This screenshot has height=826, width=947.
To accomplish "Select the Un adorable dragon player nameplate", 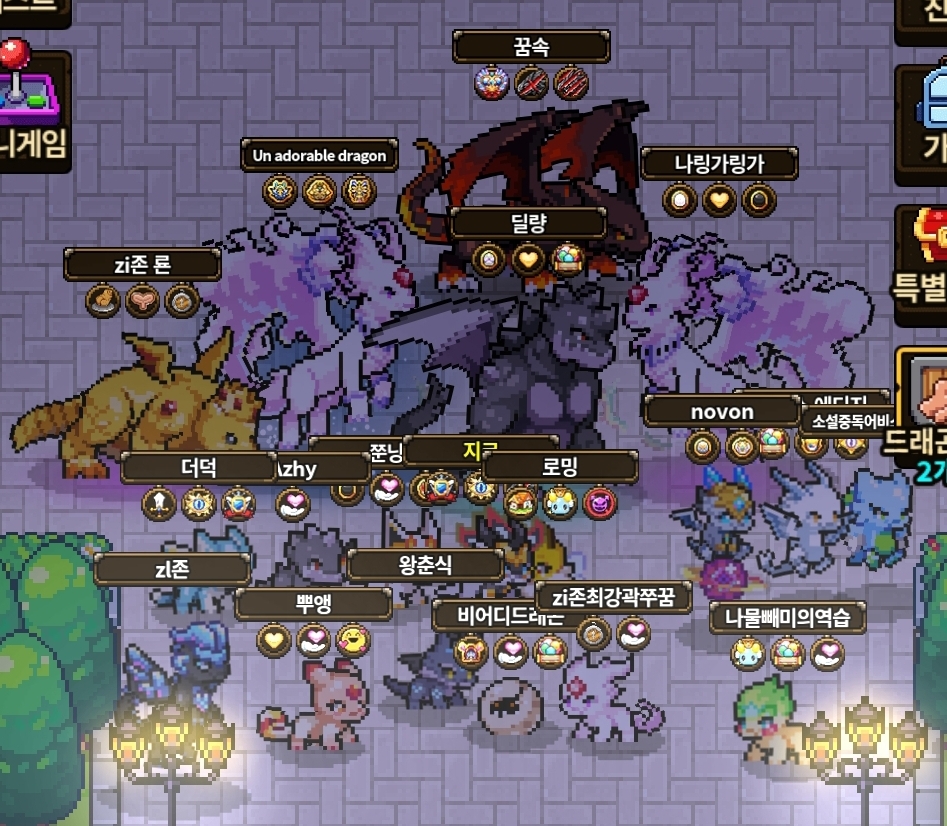I will (x=320, y=156).
